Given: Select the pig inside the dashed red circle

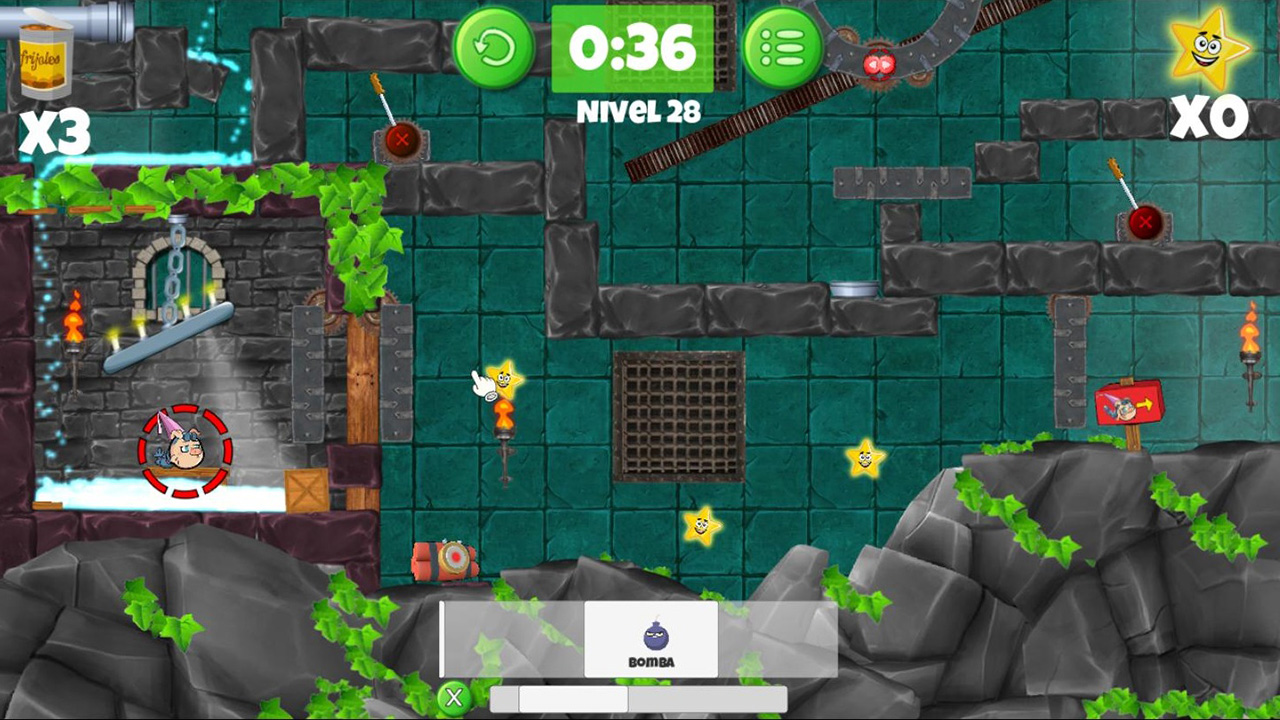Looking at the screenshot, I should [x=185, y=450].
